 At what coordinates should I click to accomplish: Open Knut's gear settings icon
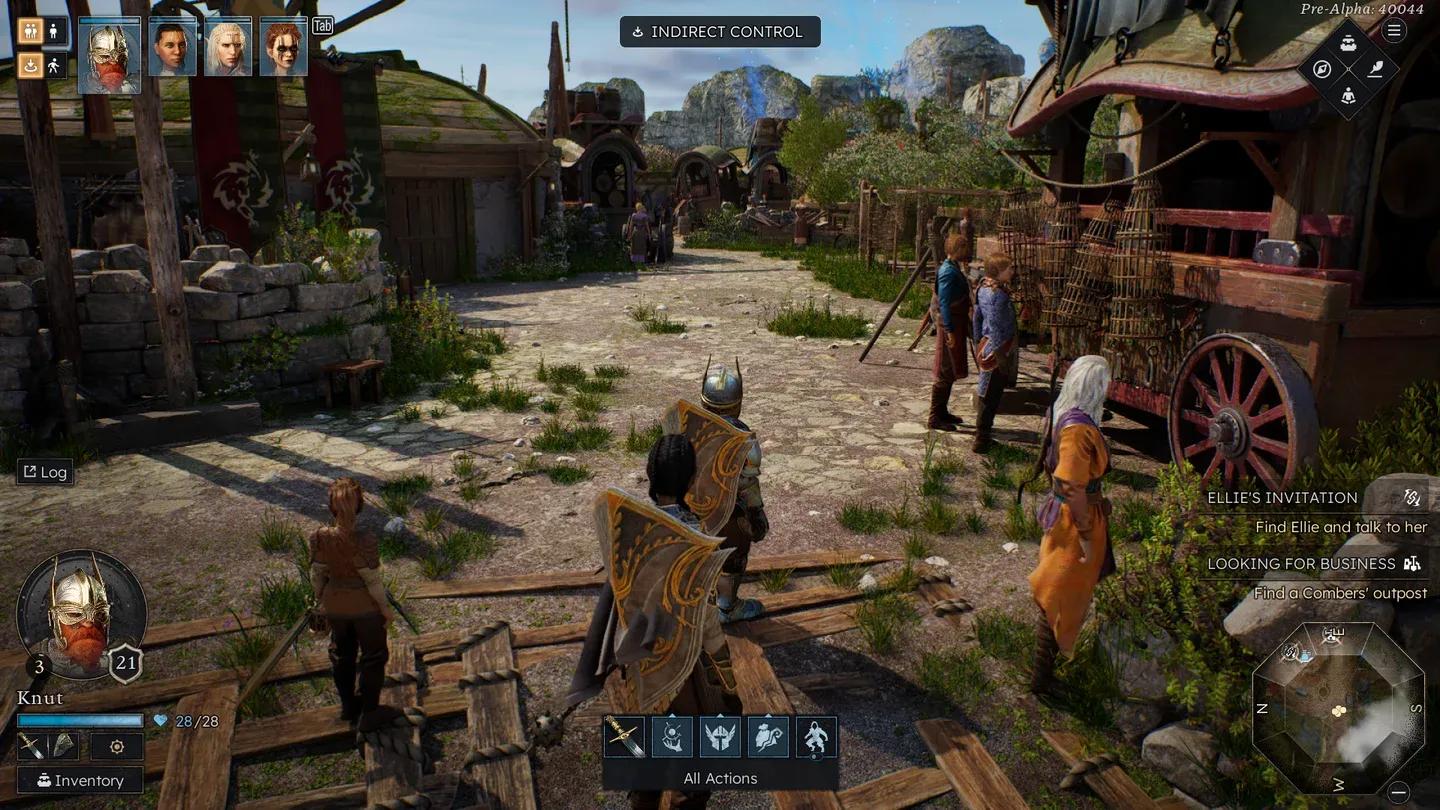click(x=116, y=747)
